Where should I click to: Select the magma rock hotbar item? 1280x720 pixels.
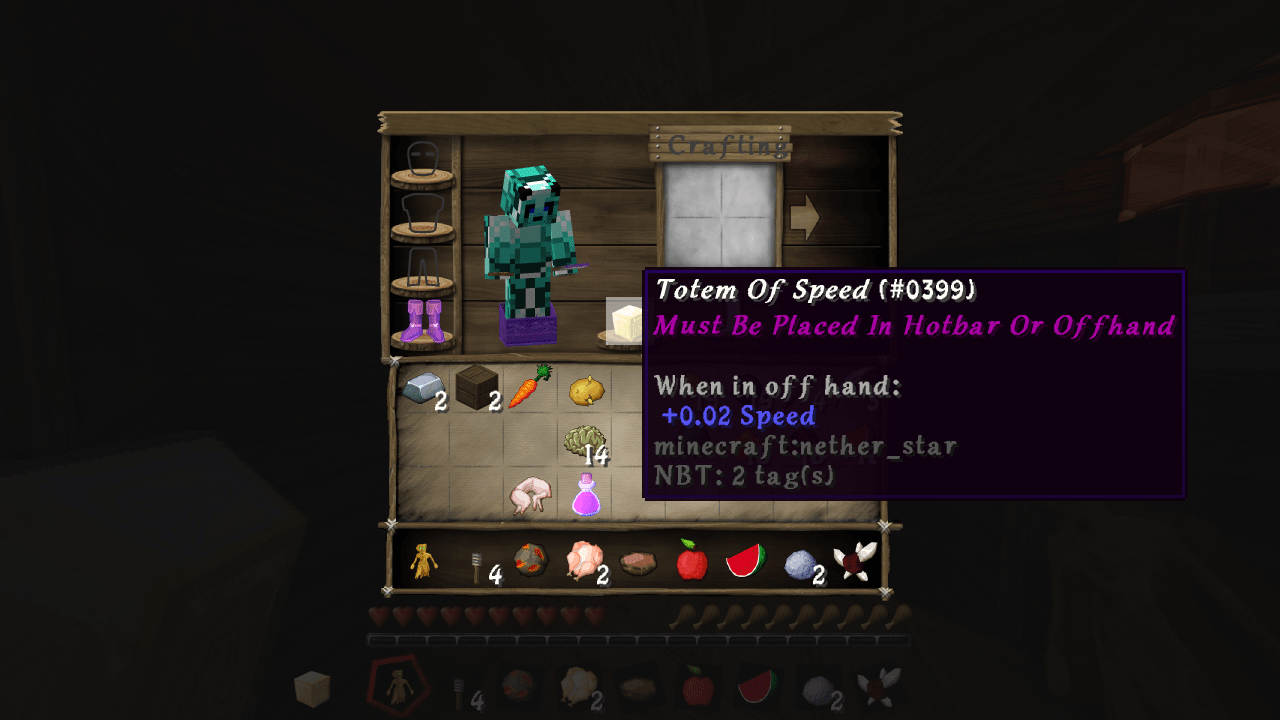click(x=530, y=562)
